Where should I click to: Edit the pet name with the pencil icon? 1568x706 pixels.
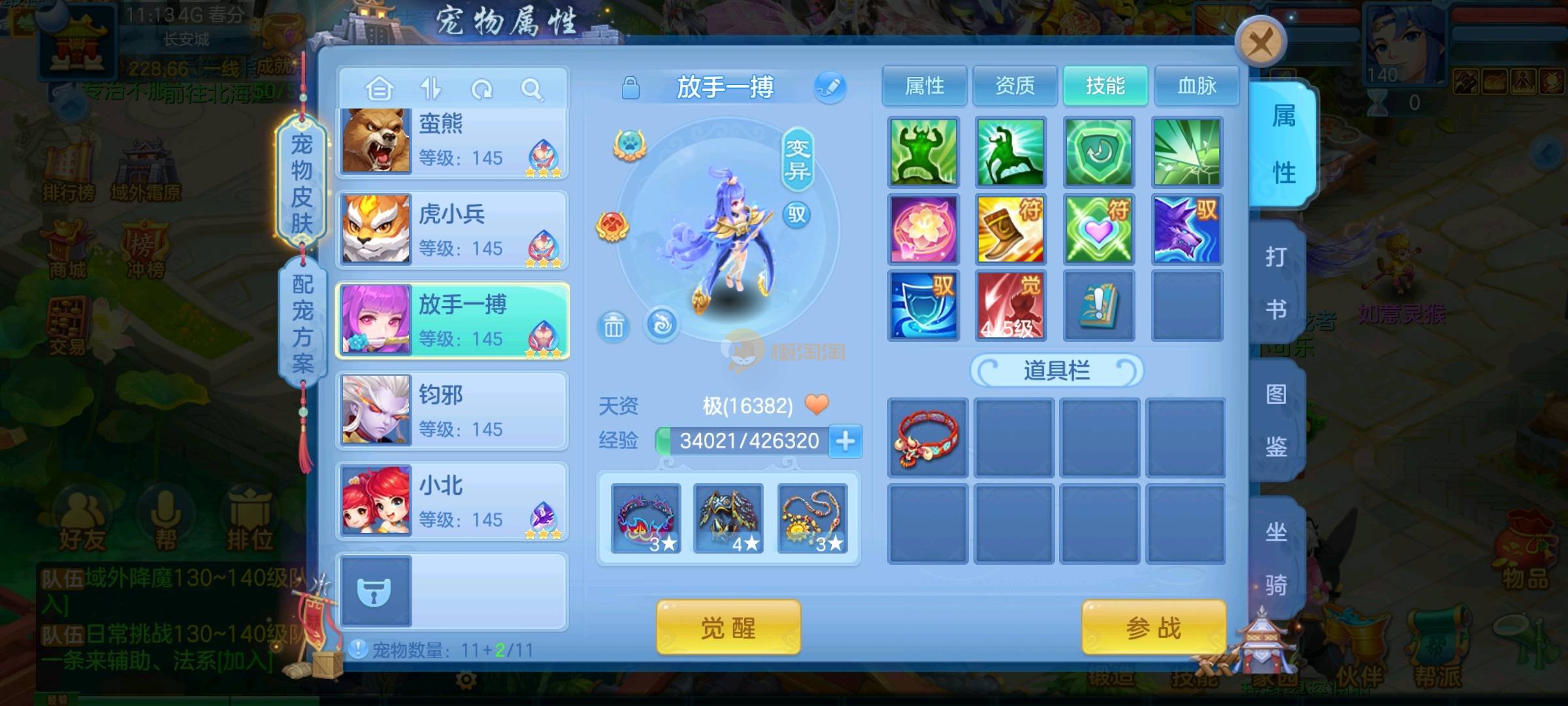point(830,87)
